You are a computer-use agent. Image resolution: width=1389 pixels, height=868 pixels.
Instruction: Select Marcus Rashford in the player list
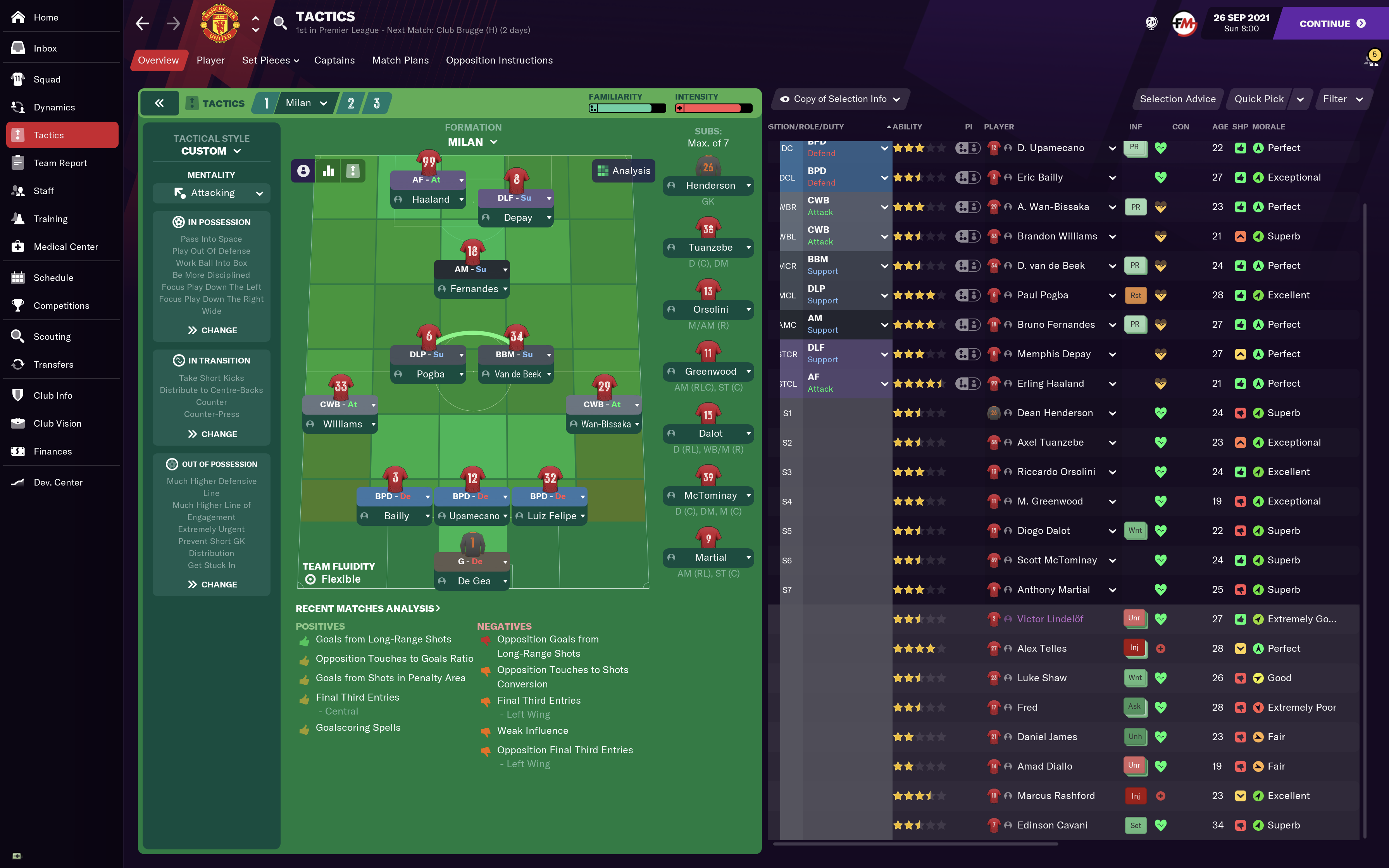pyautogui.click(x=1056, y=796)
